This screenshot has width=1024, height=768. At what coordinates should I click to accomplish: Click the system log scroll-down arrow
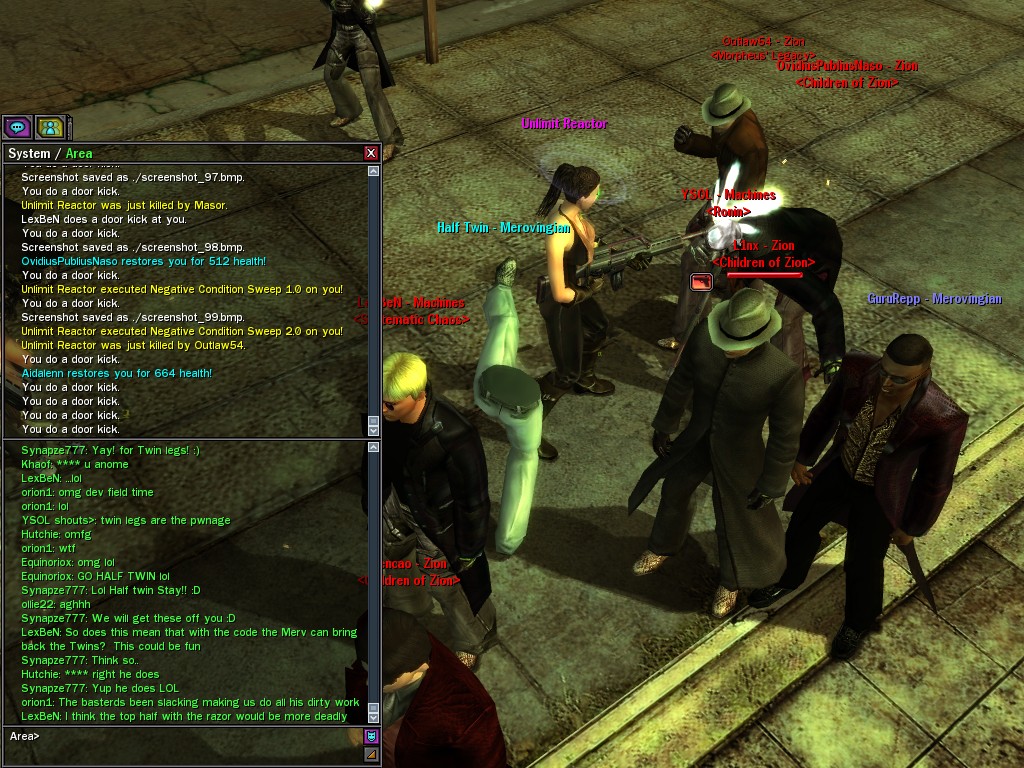click(374, 430)
